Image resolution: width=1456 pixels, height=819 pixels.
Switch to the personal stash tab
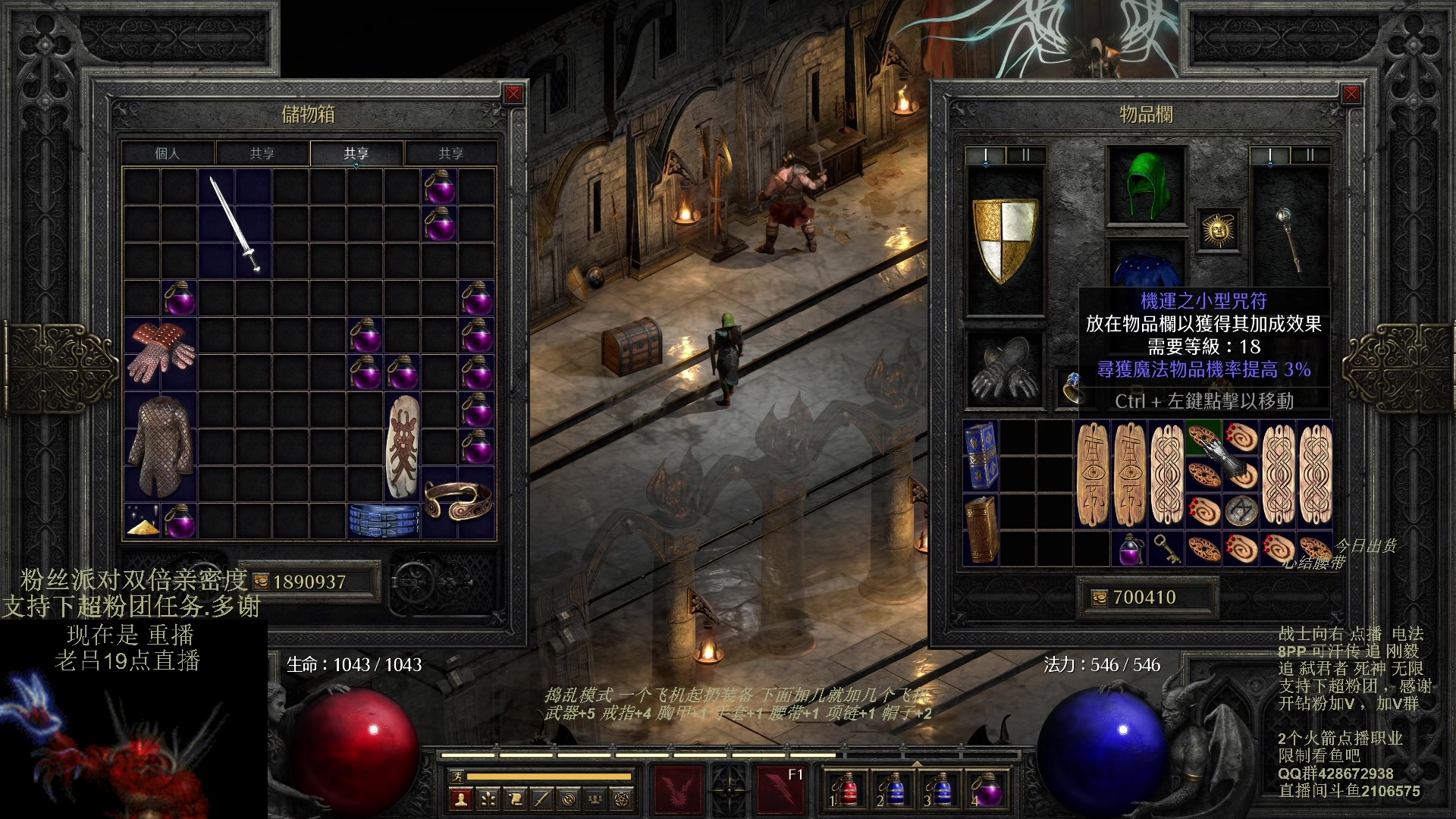168,153
